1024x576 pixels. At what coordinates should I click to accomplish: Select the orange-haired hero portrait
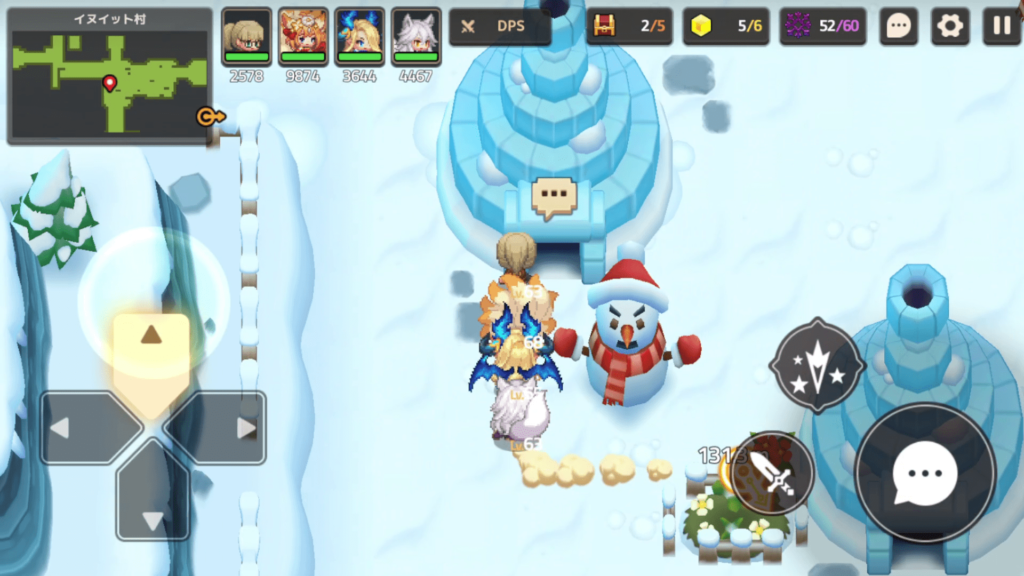(303, 37)
